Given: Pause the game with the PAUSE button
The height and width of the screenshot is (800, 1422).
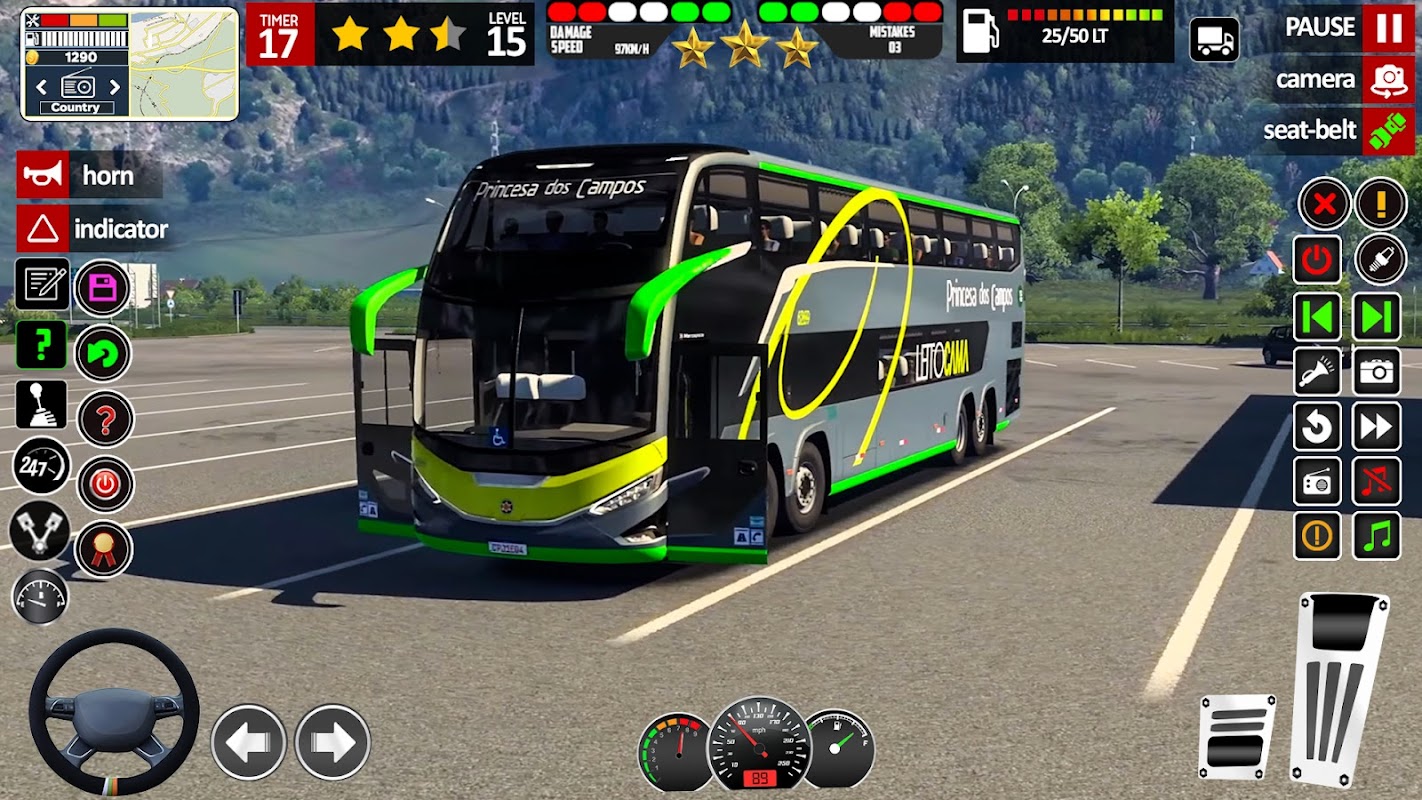Looking at the screenshot, I should (x=1387, y=27).
